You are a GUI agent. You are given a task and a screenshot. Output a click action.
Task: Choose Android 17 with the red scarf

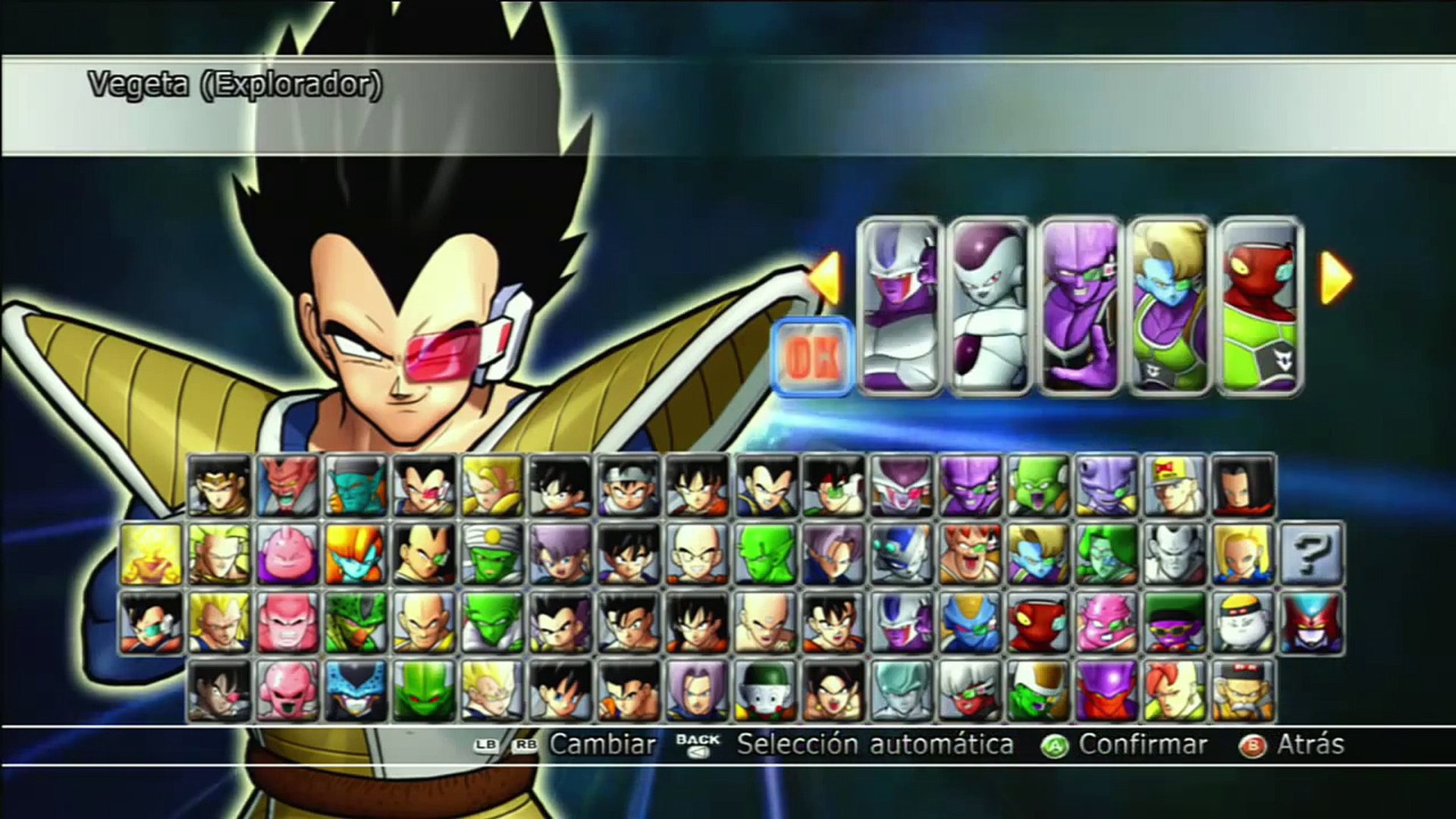1243,486
